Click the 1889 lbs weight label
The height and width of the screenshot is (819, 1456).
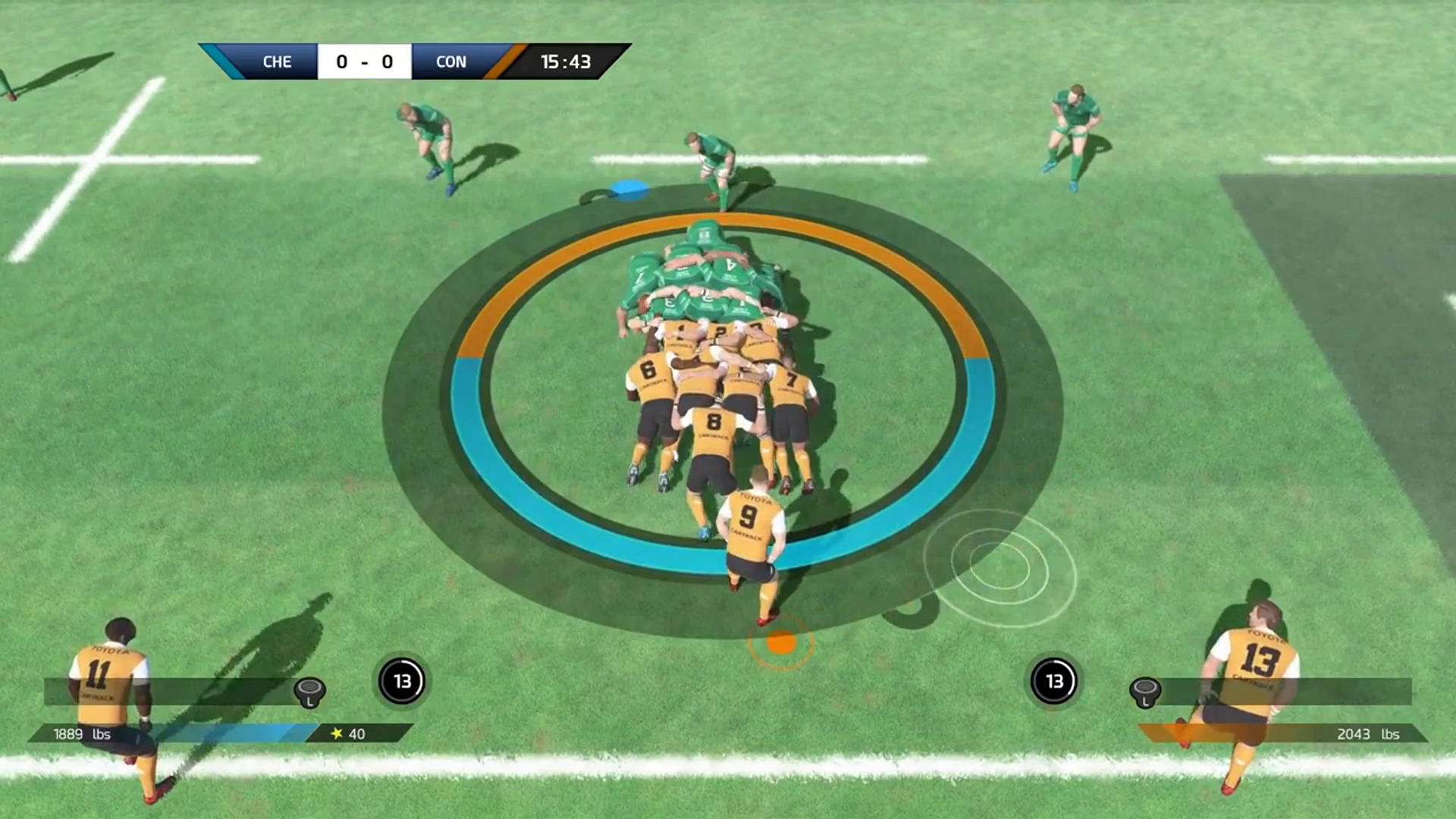(x=80, y=734)
